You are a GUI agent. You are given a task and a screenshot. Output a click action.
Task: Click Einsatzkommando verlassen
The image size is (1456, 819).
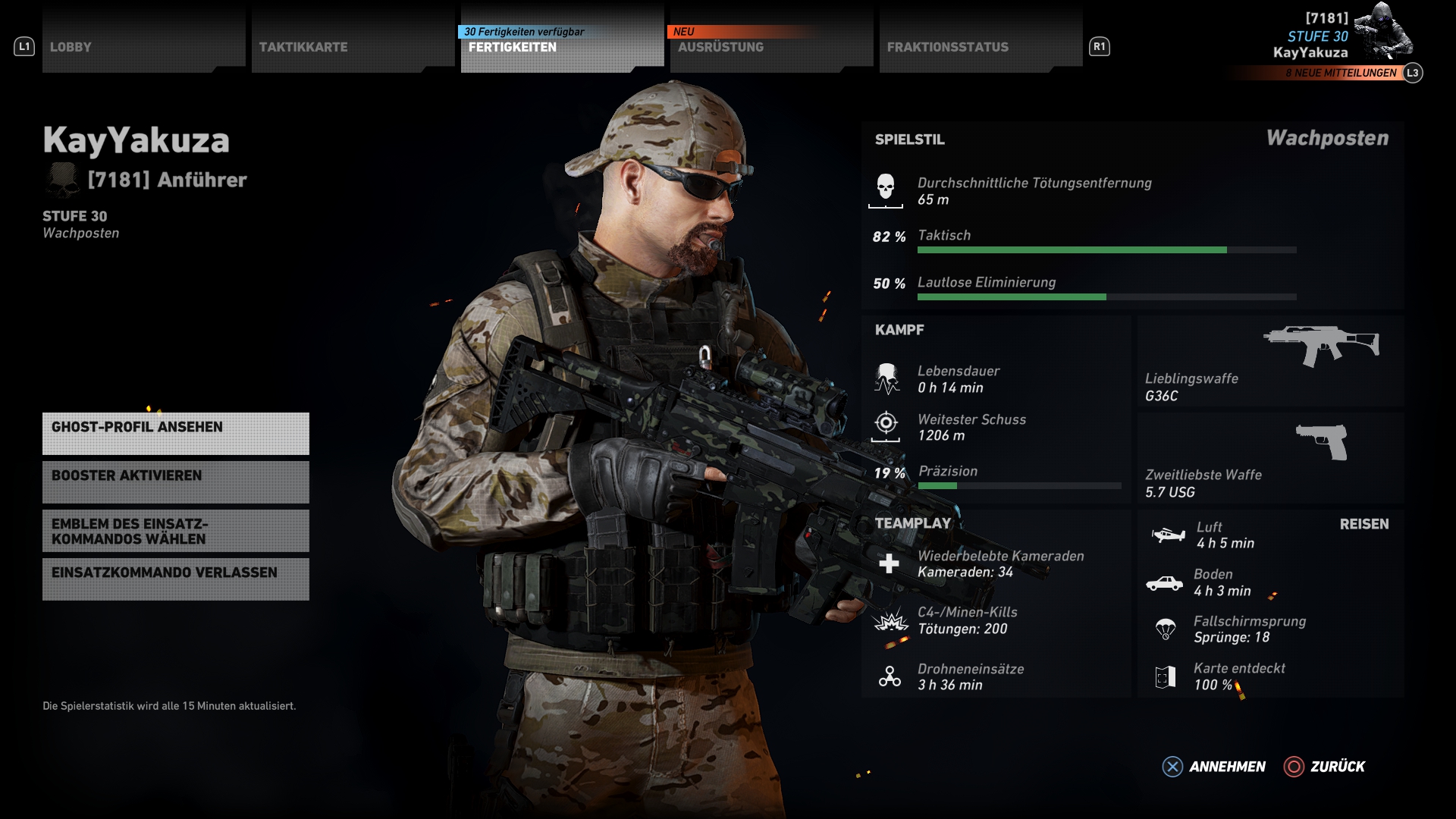click(x=176, y=579)
